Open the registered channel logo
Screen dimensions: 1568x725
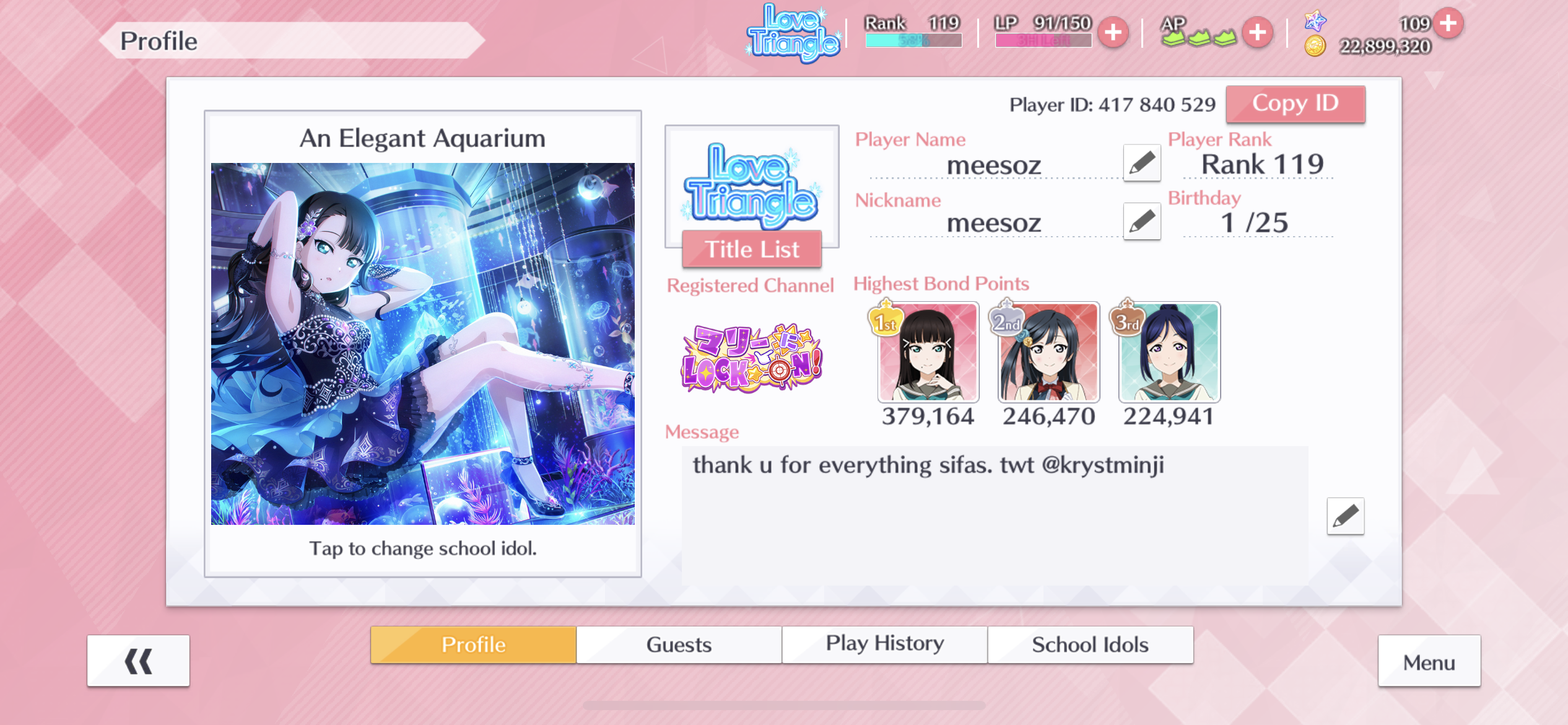[752, 358]
